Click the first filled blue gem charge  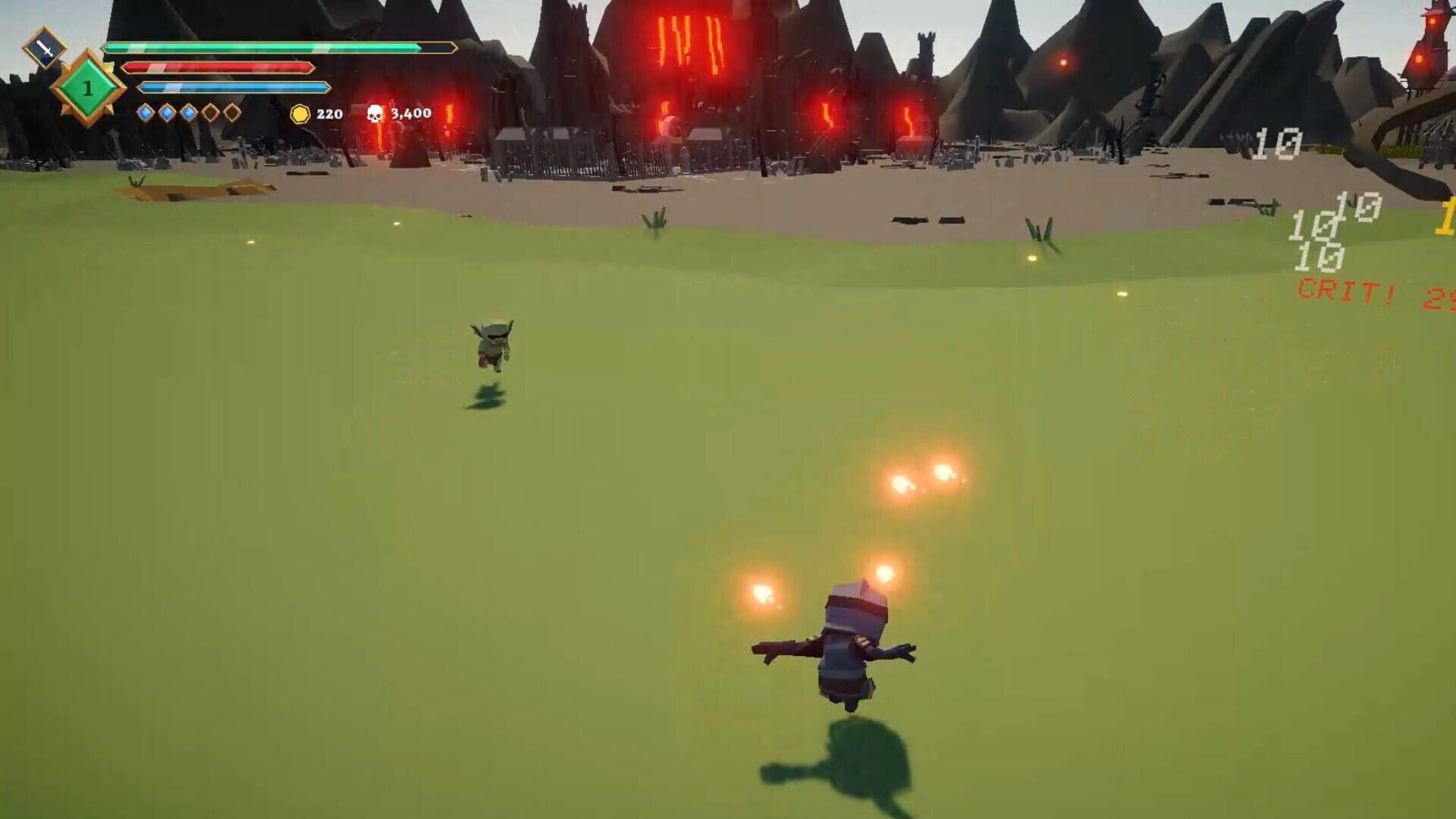pyautogui.click(x=147, y=114)
